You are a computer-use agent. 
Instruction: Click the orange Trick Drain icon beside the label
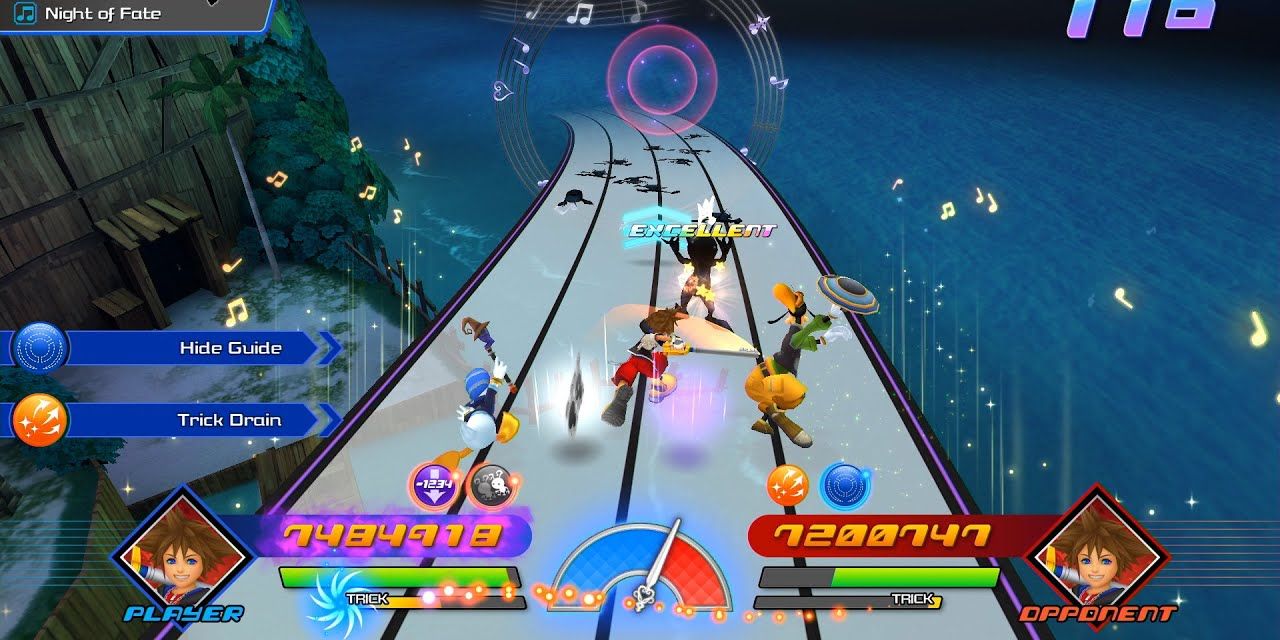pos(40,420)
